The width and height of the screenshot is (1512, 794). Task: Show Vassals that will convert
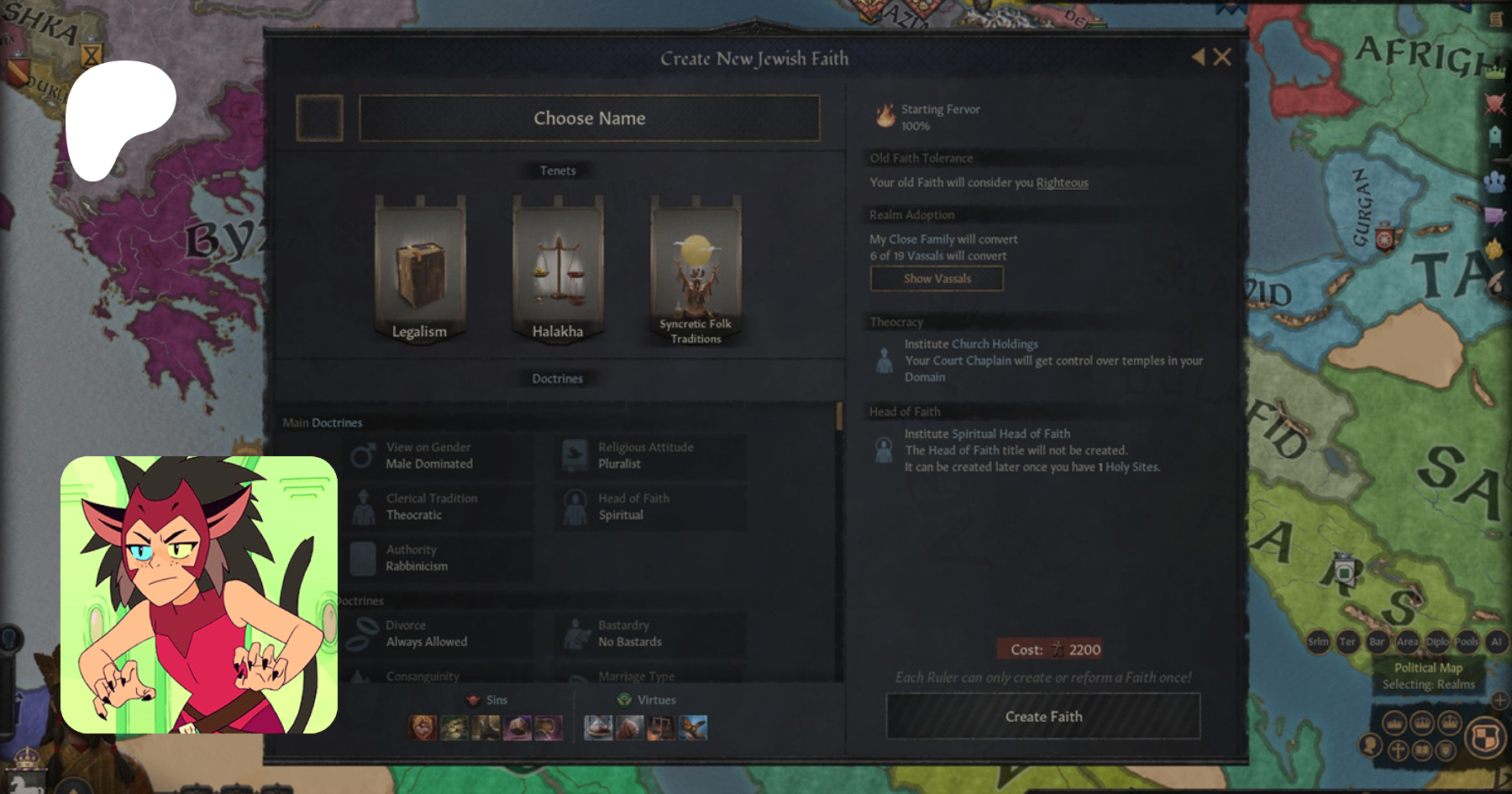pyautogui.click(x=937, y=279)
